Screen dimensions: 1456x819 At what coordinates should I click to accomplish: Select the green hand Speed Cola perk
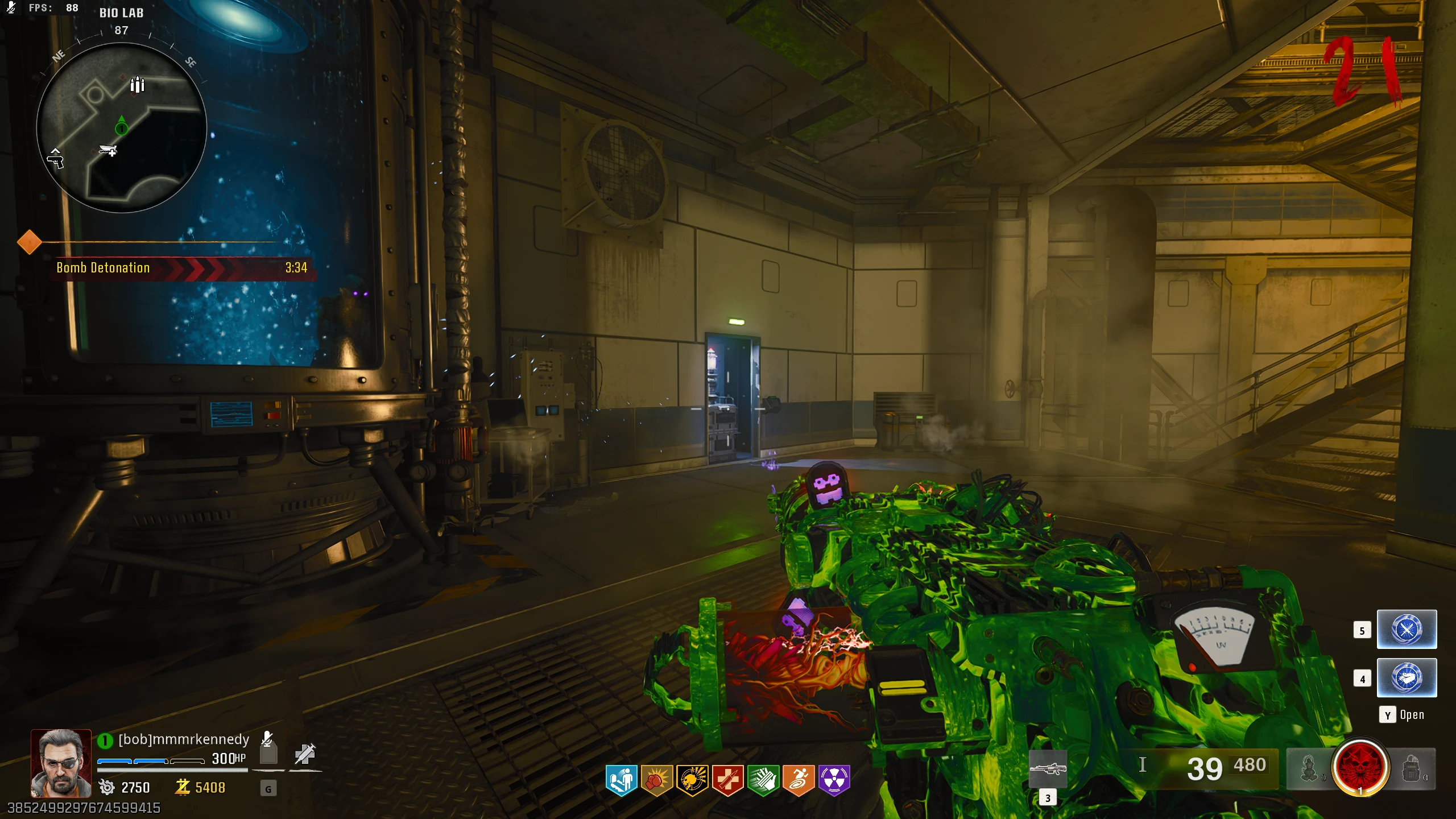763,779
